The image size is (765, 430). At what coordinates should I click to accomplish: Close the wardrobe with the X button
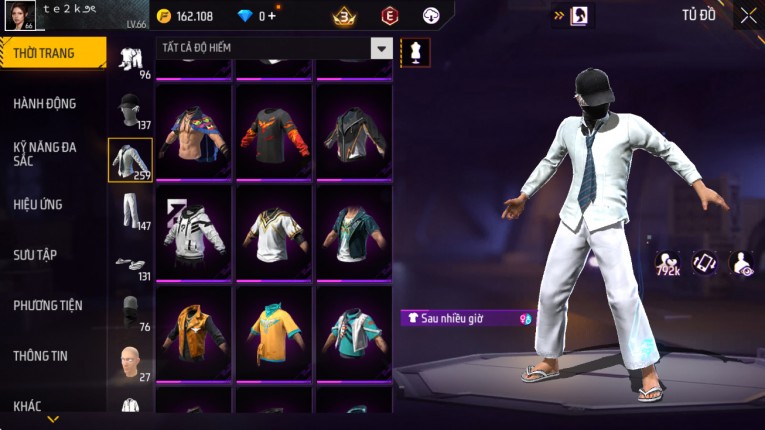(x=748, y=16)
